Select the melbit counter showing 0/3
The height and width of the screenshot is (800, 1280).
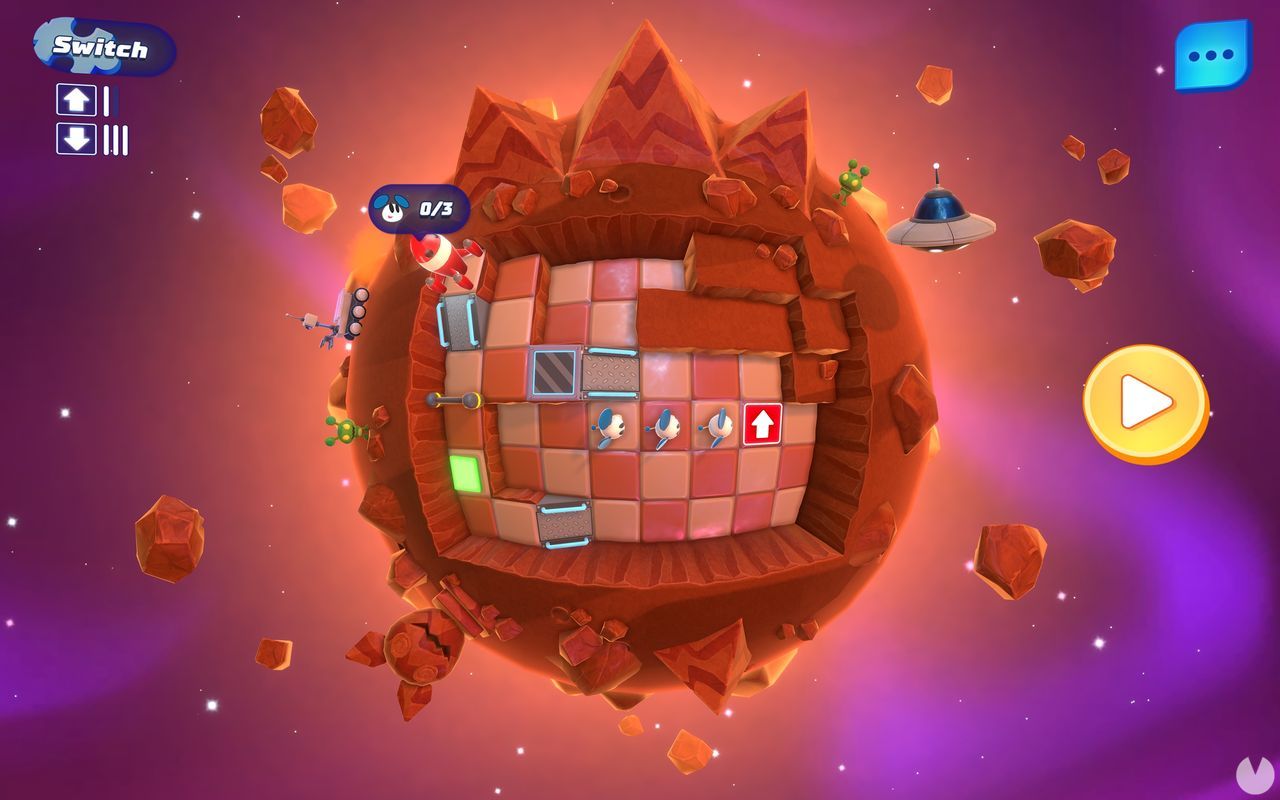(420, 210)
